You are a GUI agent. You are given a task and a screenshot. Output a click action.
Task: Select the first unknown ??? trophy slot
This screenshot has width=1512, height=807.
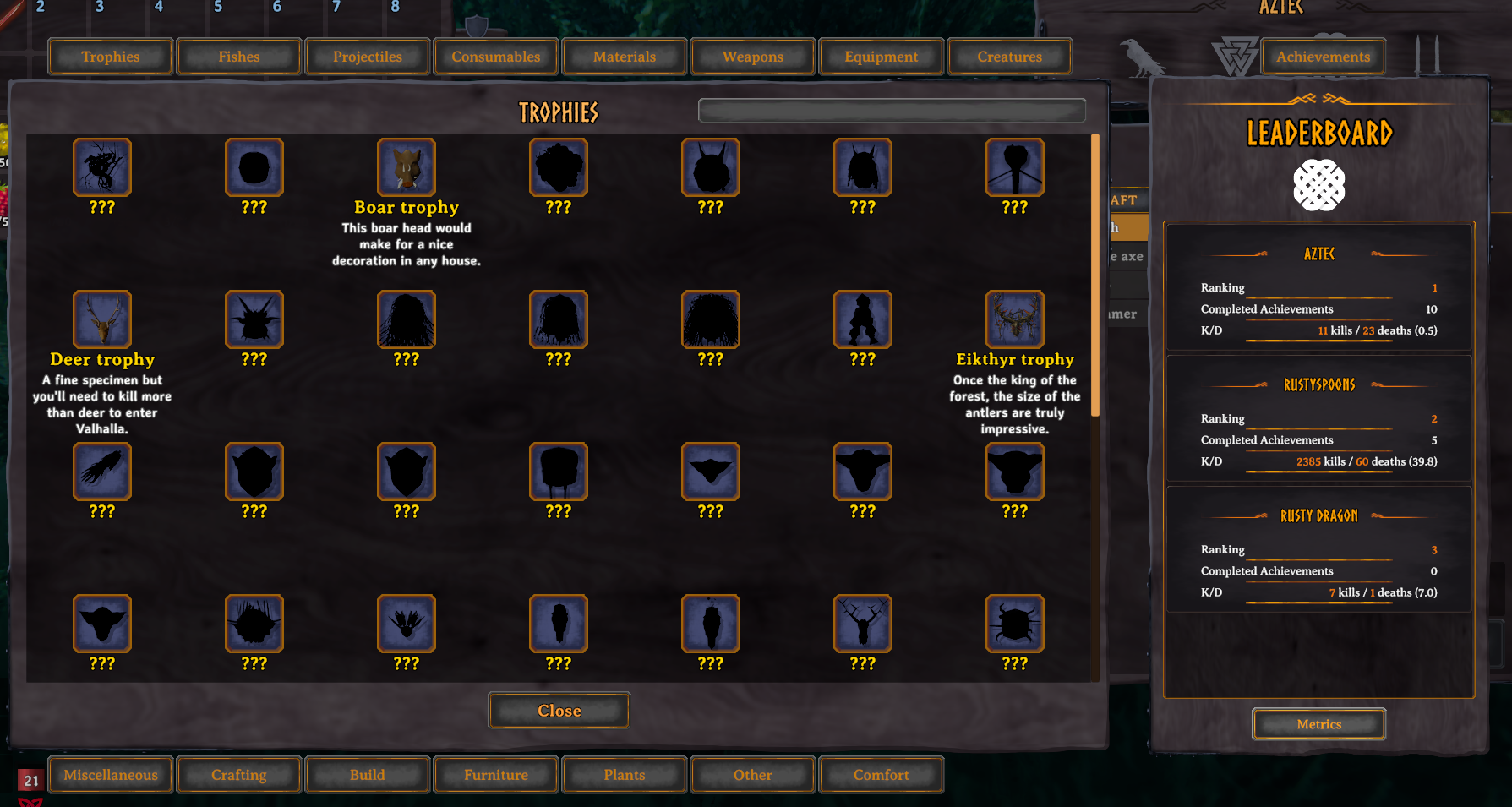pos(101,167)
